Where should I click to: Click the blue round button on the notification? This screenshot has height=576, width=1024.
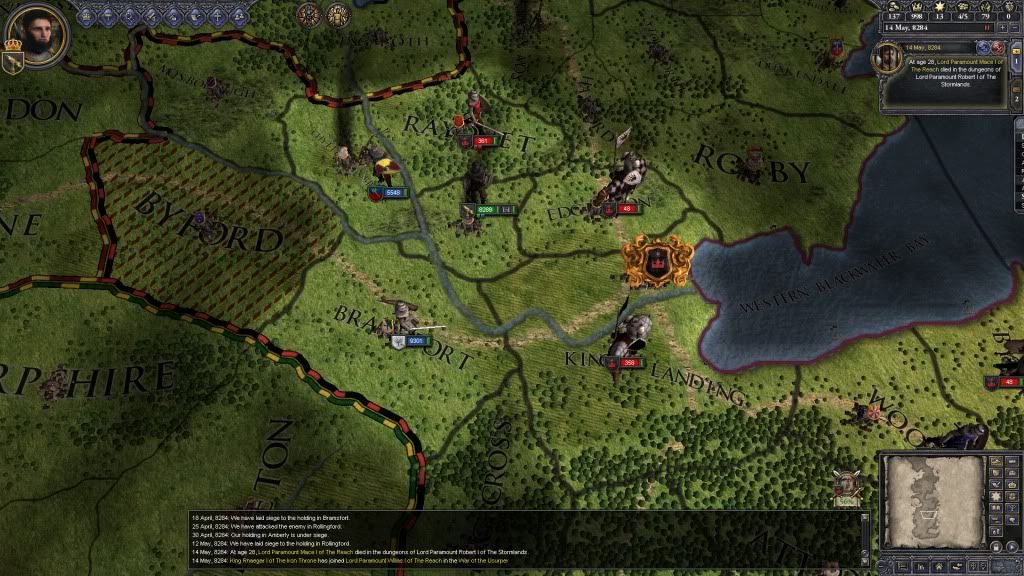click(x=983, y=48)
